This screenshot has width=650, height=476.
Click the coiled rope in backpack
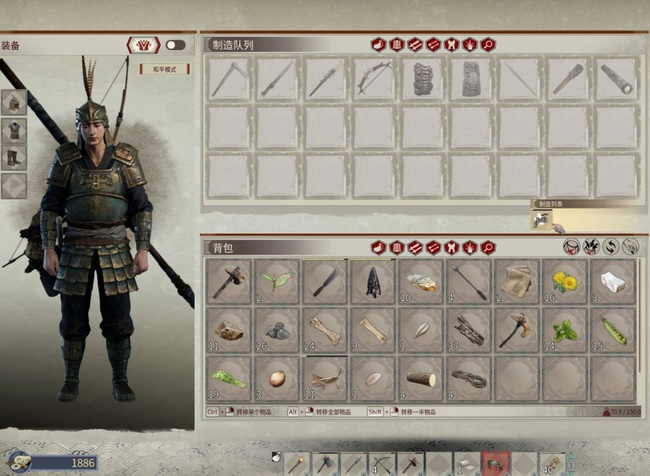[x=469, y=379]
